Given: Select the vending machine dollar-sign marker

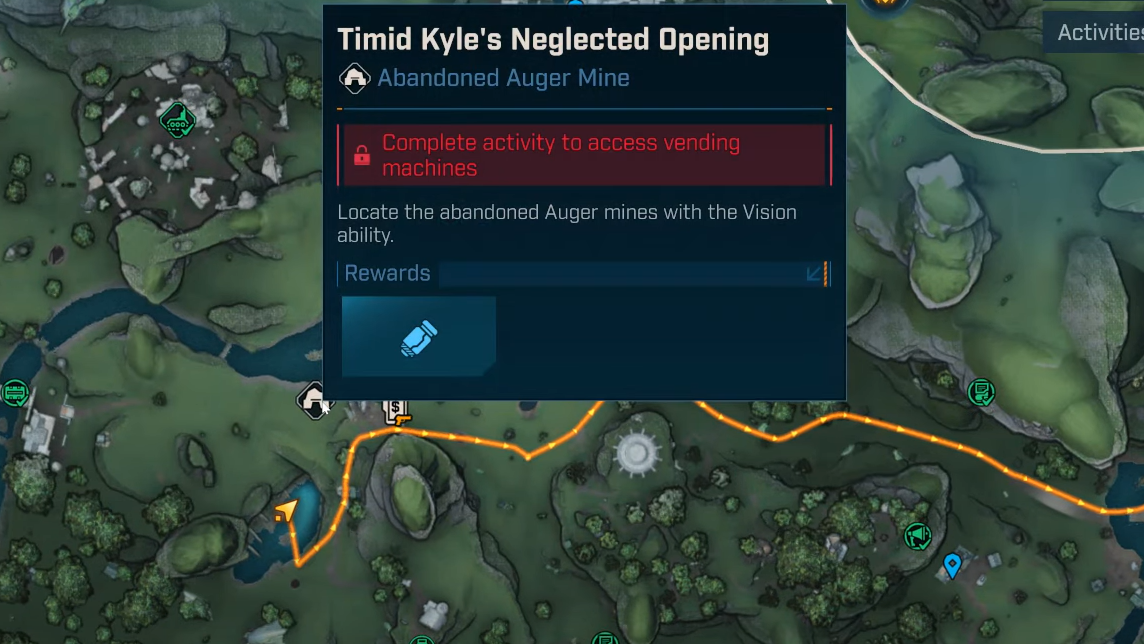Looking at the screenshot, I should pos(397,411).
